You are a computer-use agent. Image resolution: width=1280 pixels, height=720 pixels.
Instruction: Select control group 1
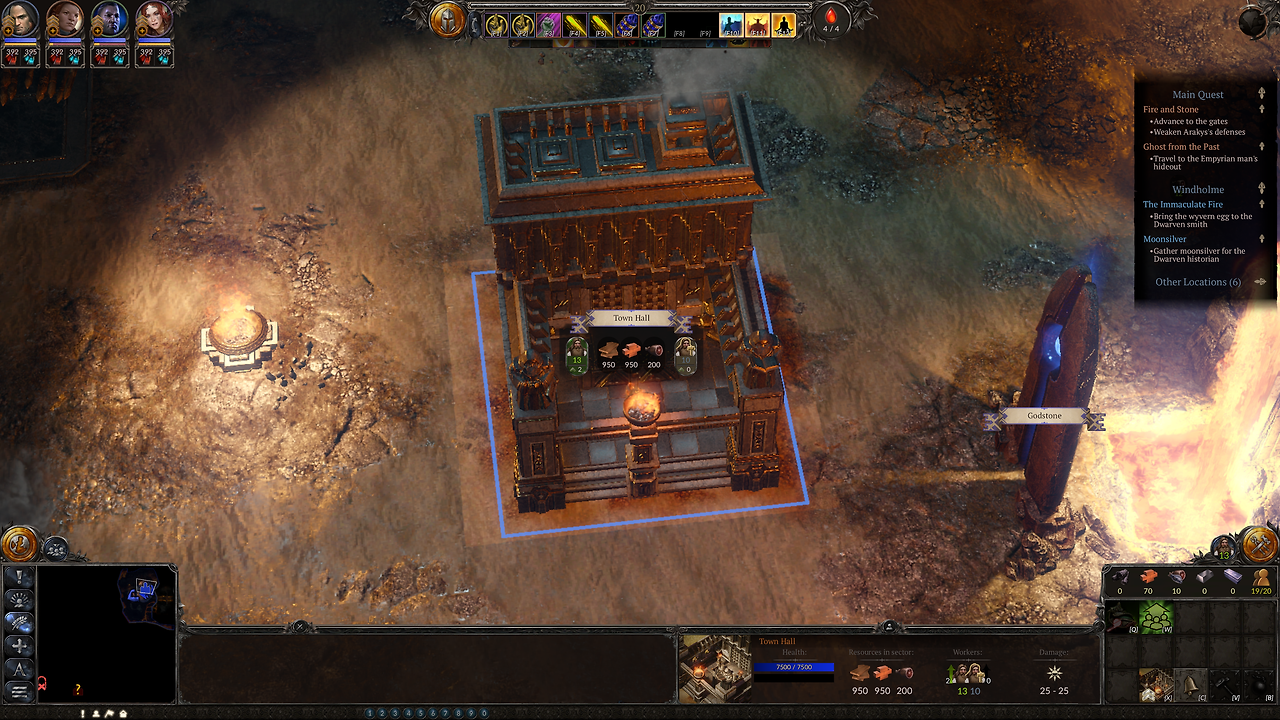pyautogui.click(x=369, y=713)
